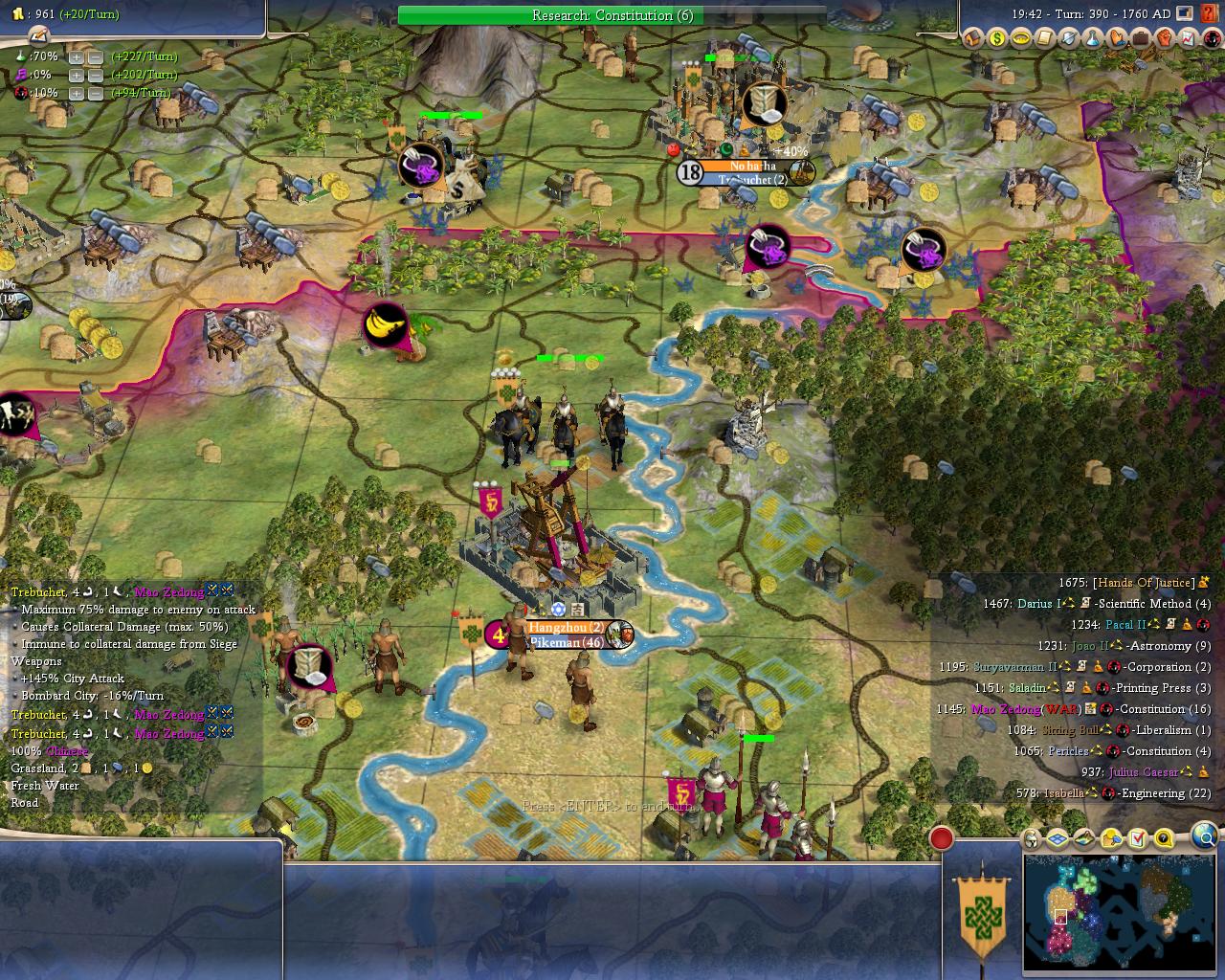Open the Financial Advisor dollar icon

pos(997,39)
